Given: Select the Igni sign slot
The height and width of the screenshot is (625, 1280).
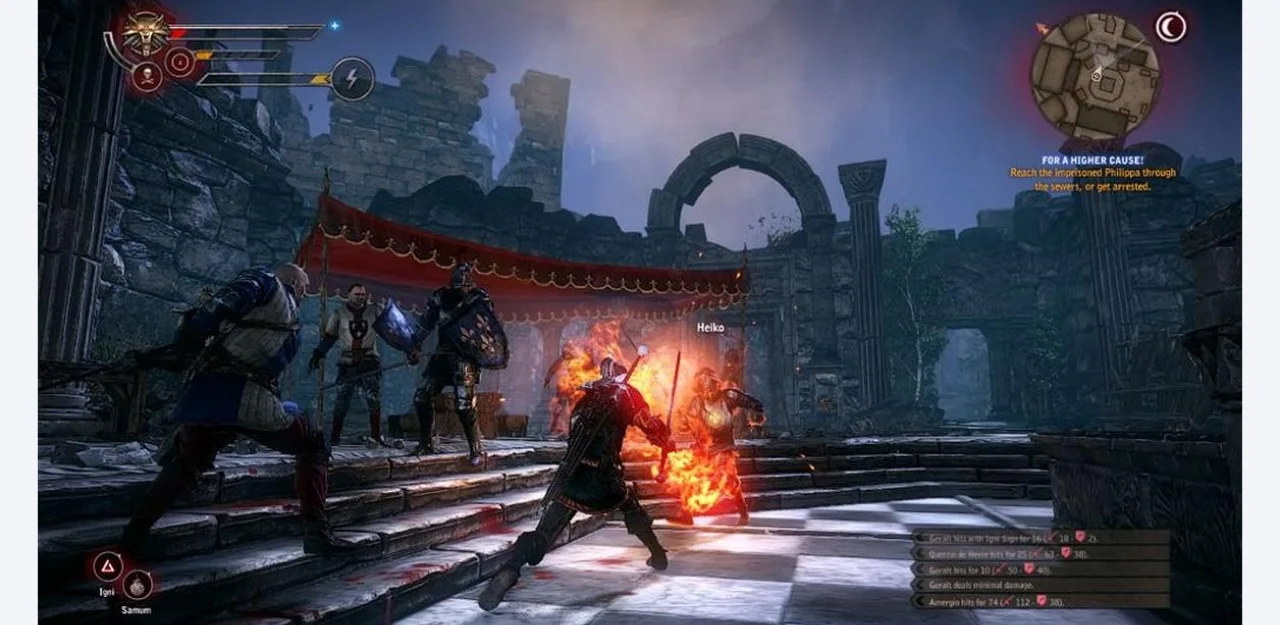Looking at the screenshot, I should click(x=107, y=567).
